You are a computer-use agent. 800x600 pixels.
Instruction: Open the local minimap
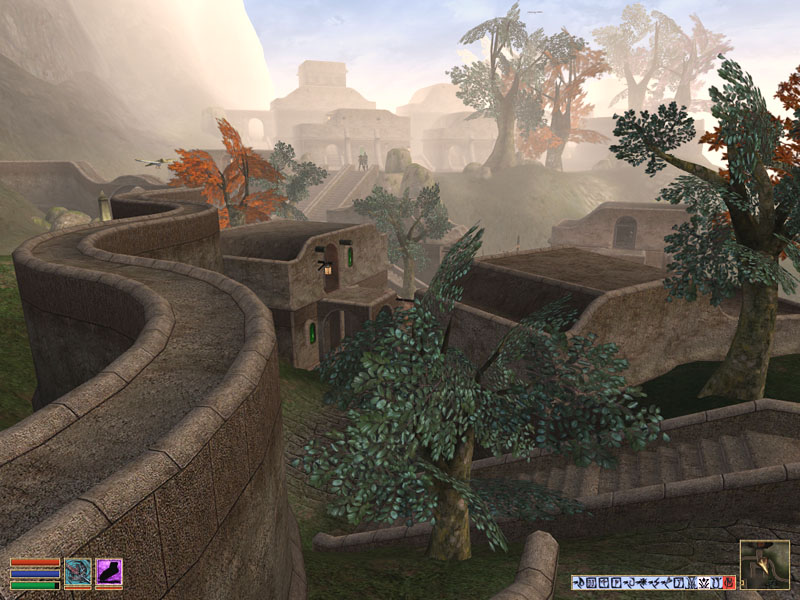[x=764, y=564]
